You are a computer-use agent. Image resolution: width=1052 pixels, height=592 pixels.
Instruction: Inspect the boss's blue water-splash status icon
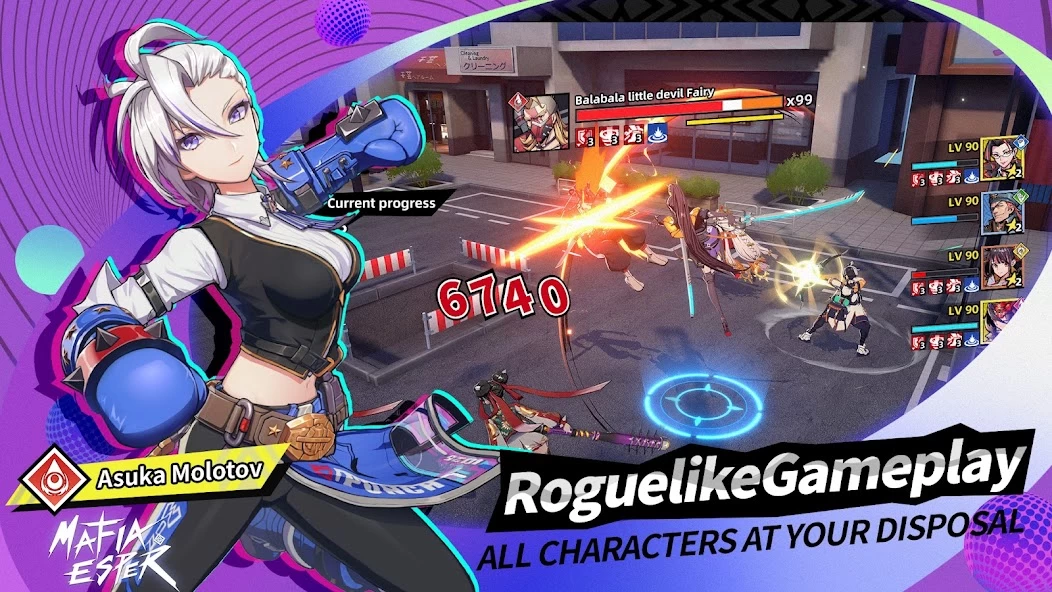point(658,132)
